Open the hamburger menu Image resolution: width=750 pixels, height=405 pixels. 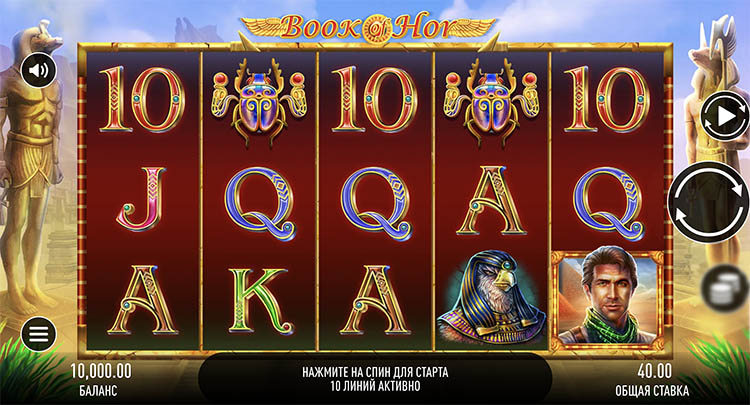[x=38, y=335]
